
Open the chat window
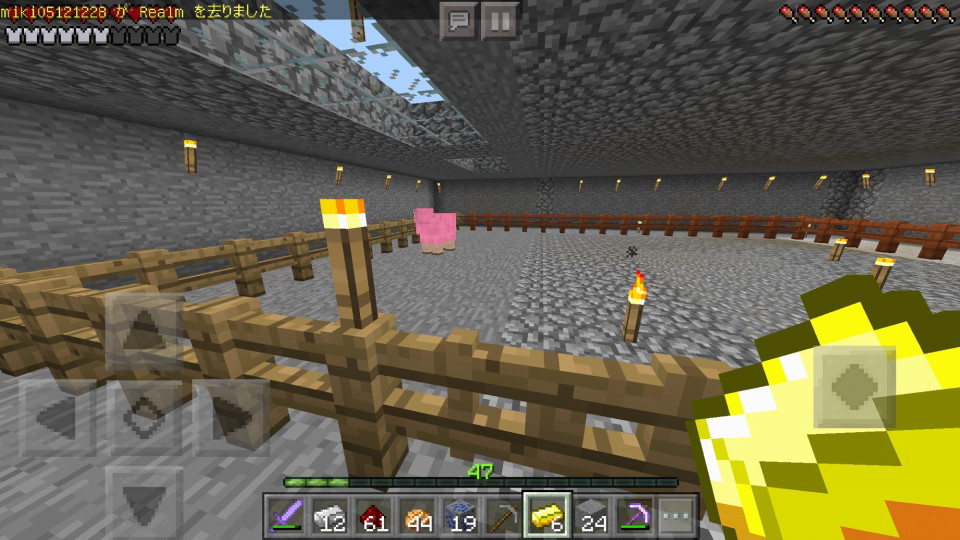[459, 21]
